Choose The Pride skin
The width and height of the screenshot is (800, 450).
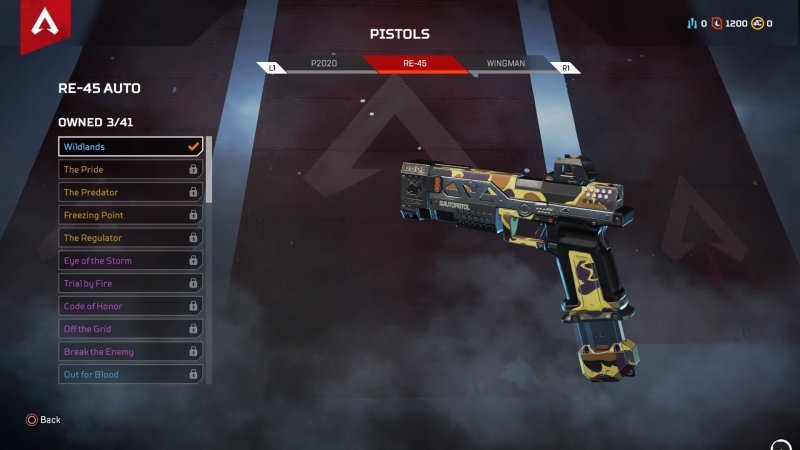coord(130,170)
